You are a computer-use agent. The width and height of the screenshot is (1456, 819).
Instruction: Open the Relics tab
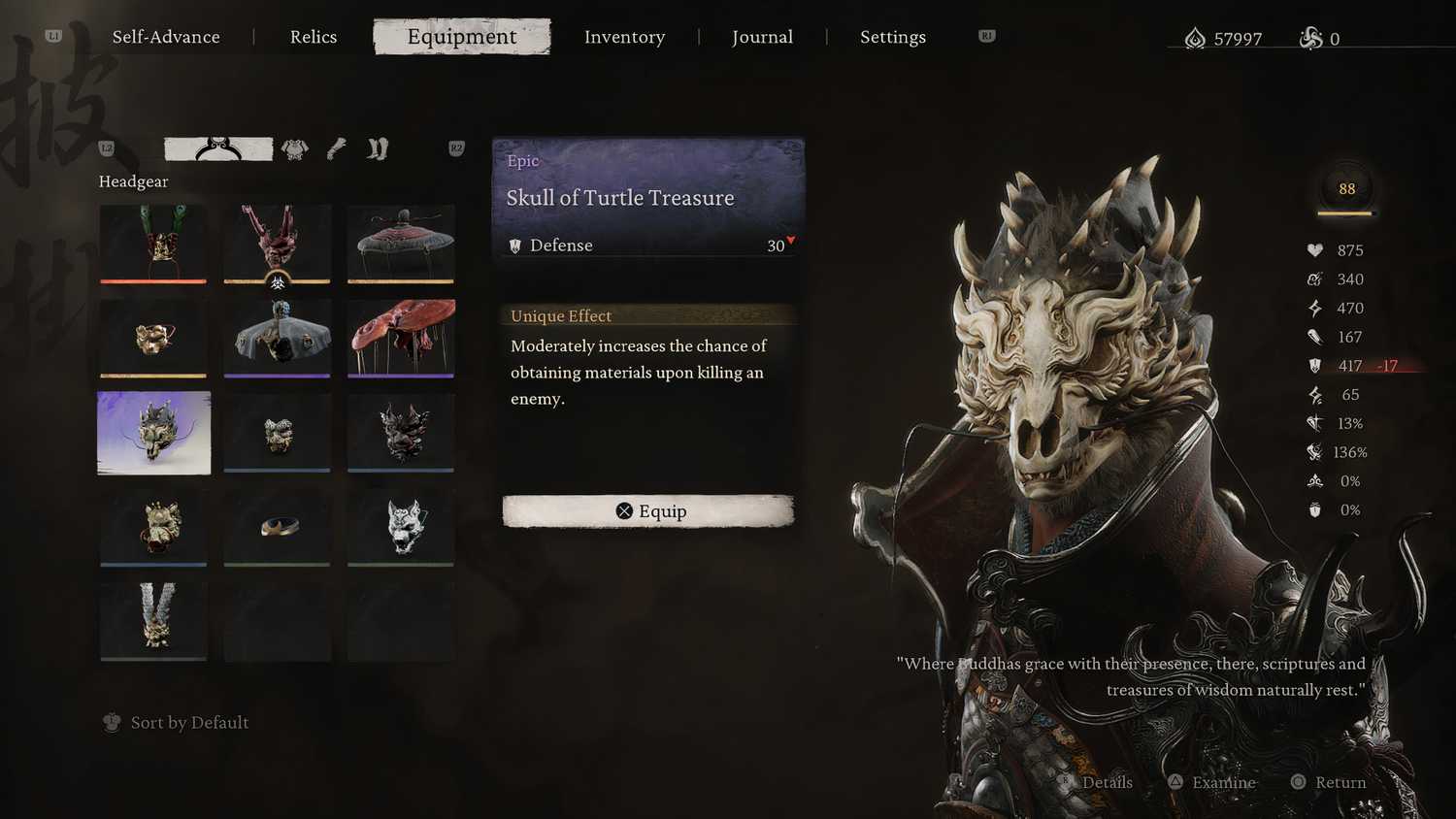click(x=314, y=37)
